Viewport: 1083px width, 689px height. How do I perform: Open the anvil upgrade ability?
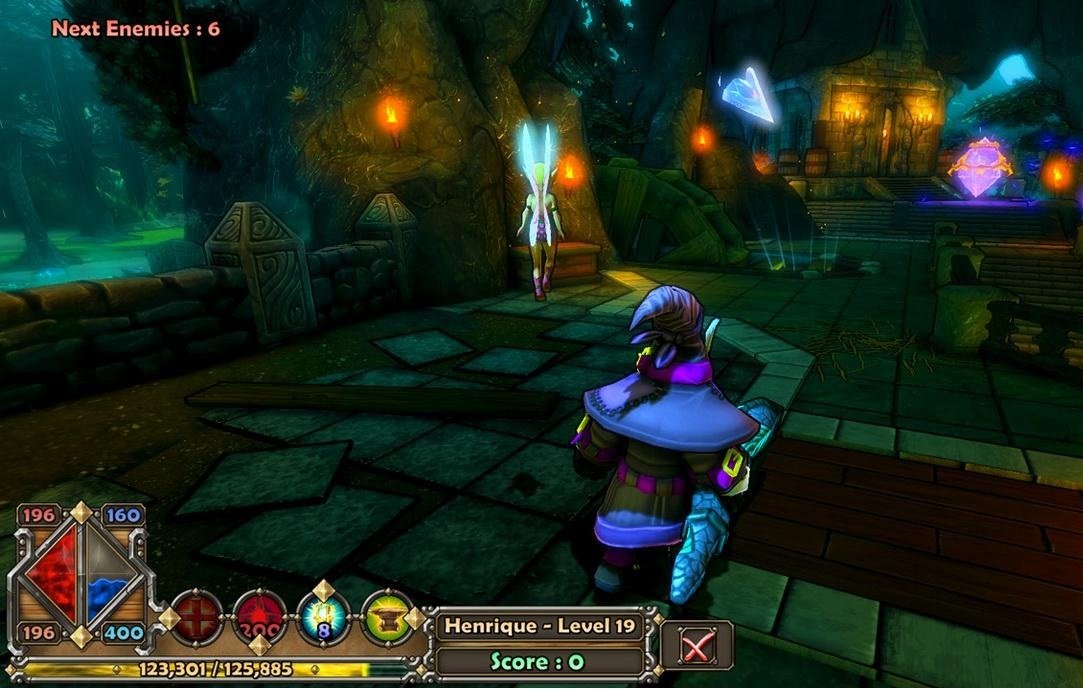388,618
